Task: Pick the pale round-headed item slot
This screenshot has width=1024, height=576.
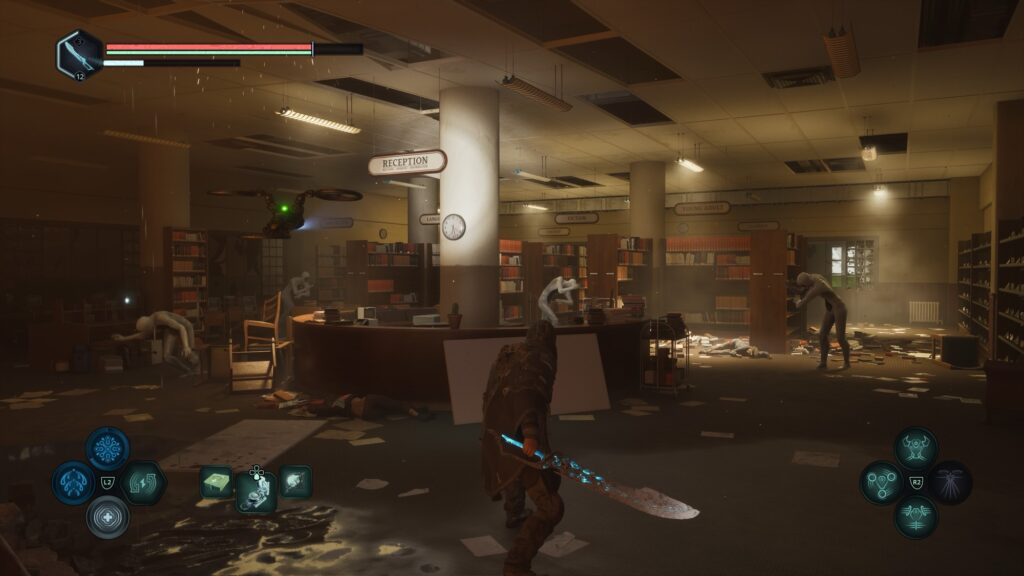Action: (295, 482)
